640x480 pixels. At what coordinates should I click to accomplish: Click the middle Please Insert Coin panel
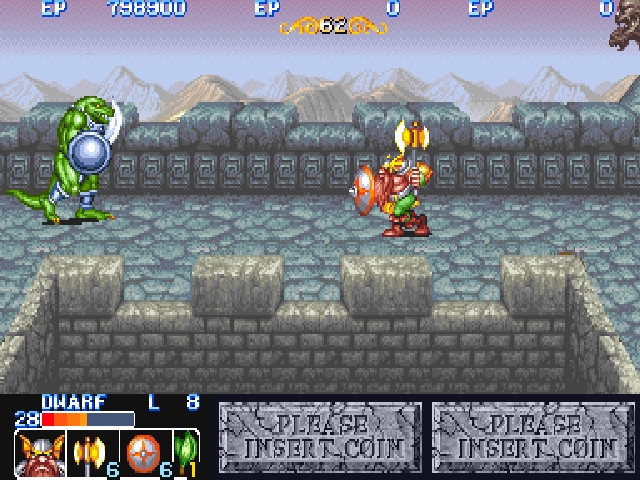320,436
